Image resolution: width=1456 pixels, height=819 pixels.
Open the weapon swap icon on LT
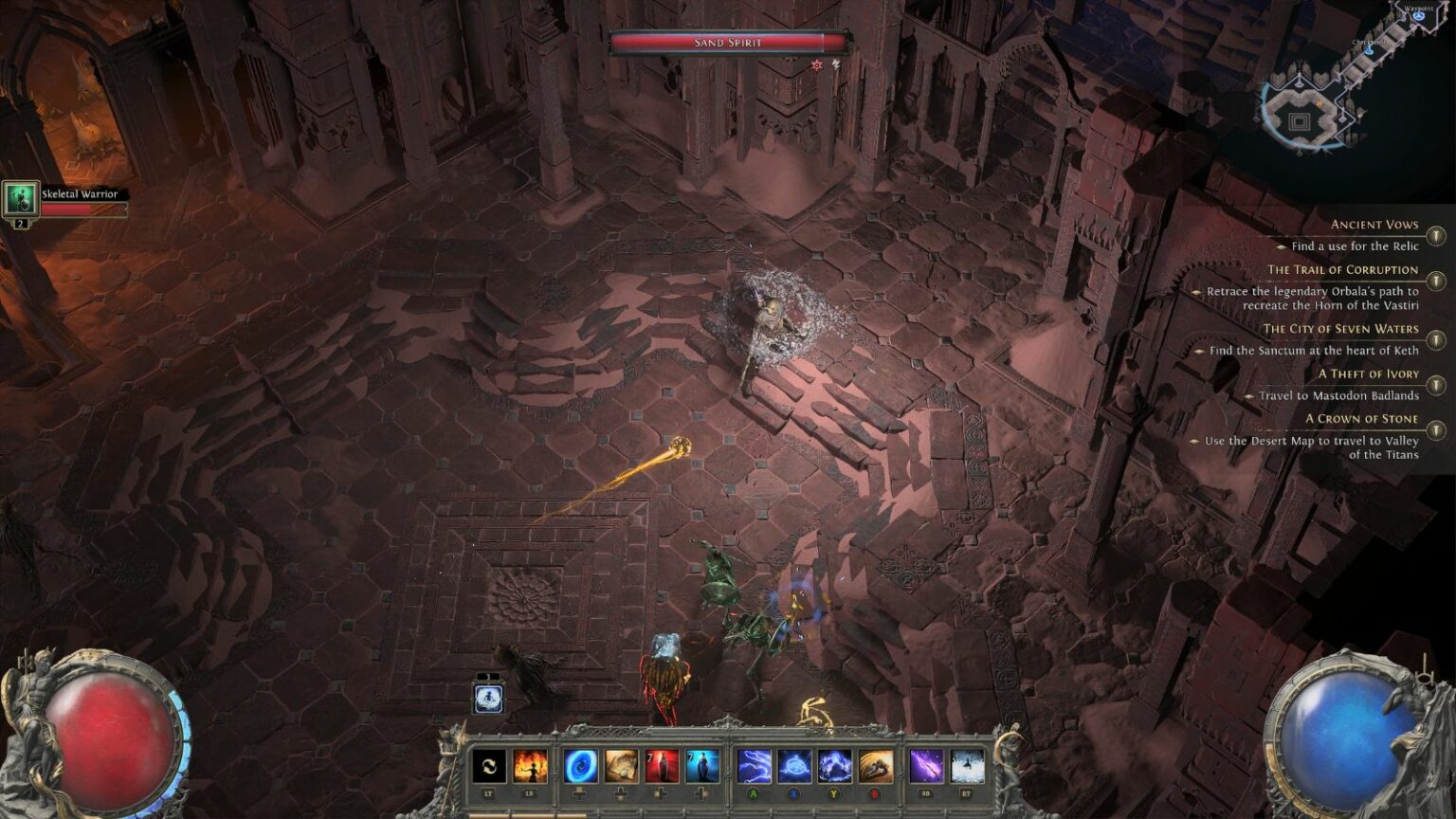[490, 766]
